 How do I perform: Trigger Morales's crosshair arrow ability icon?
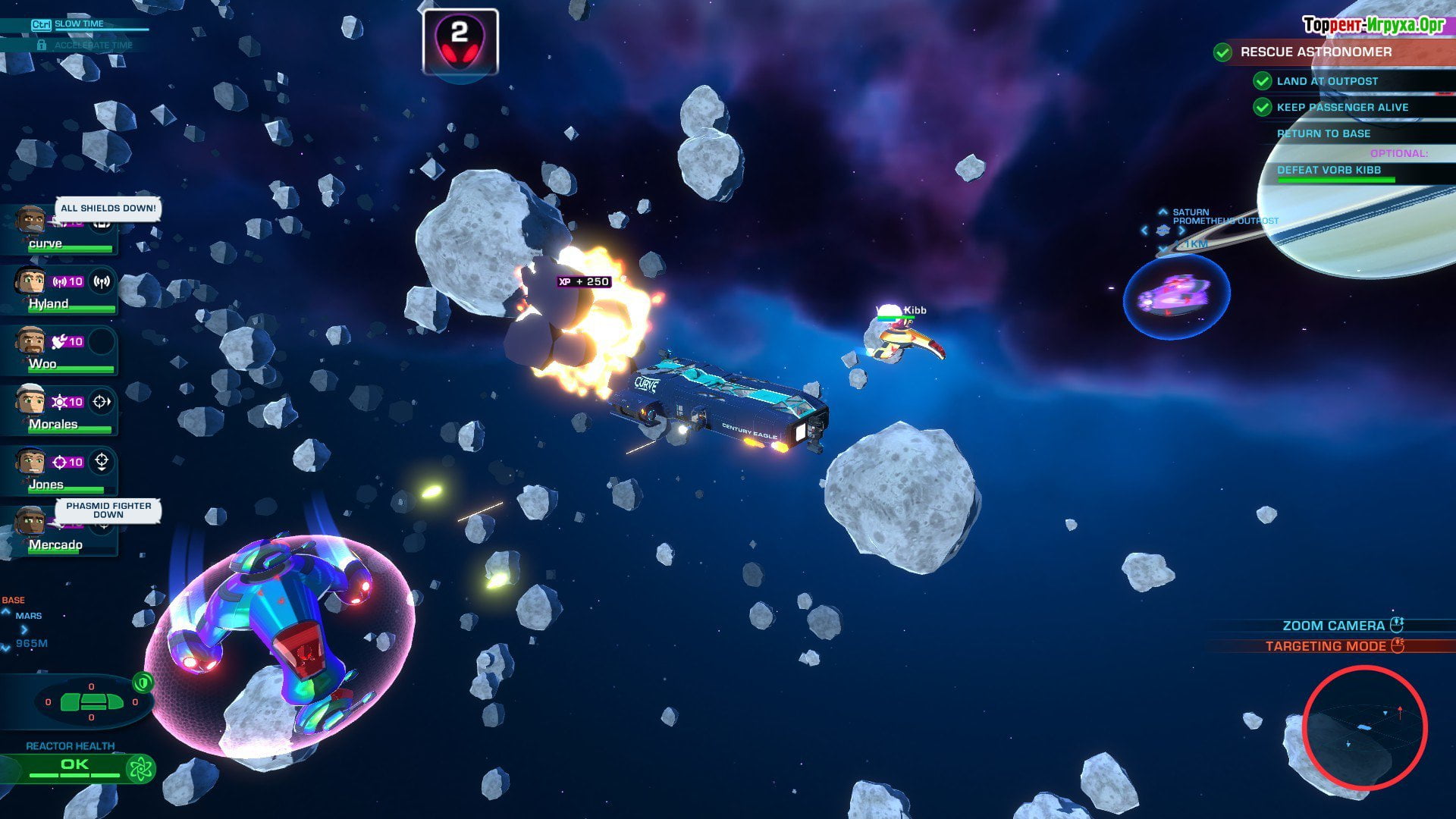[102, 402]
